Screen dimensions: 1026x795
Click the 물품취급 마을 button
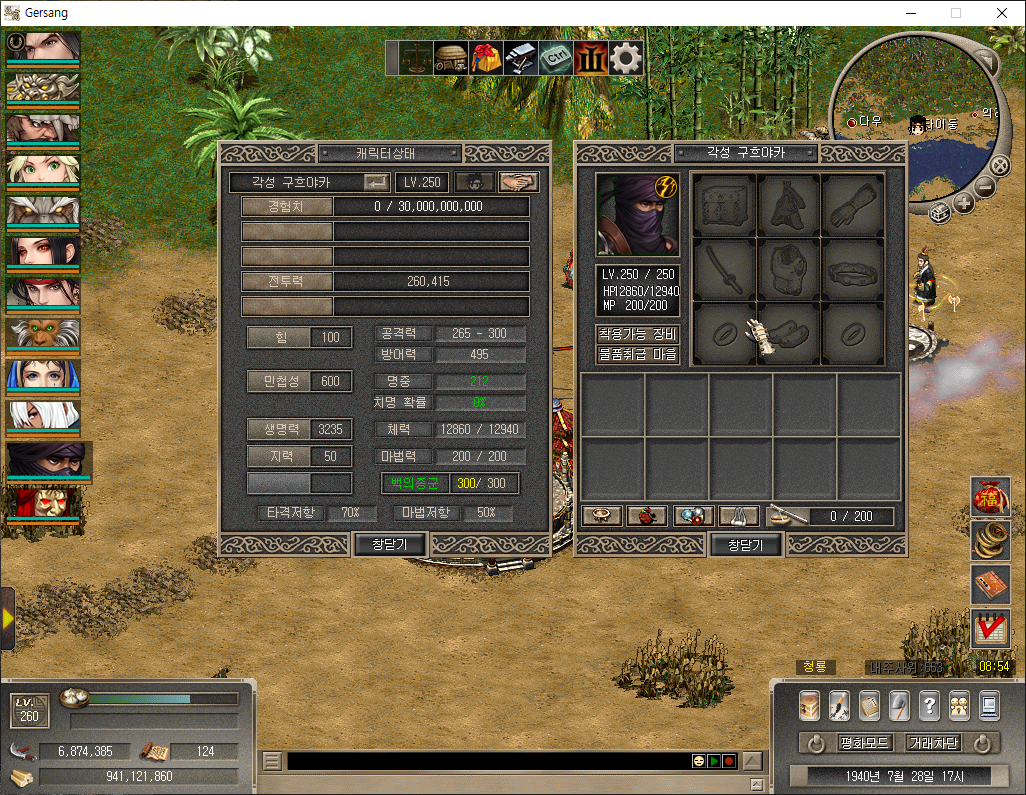638,354
